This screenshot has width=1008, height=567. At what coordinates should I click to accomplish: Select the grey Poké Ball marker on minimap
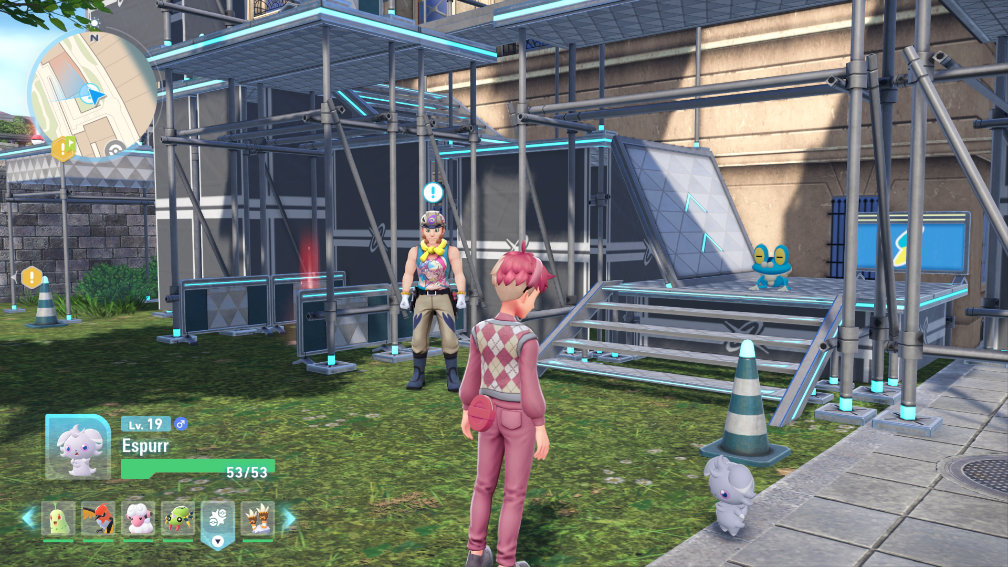pos(115,150)
